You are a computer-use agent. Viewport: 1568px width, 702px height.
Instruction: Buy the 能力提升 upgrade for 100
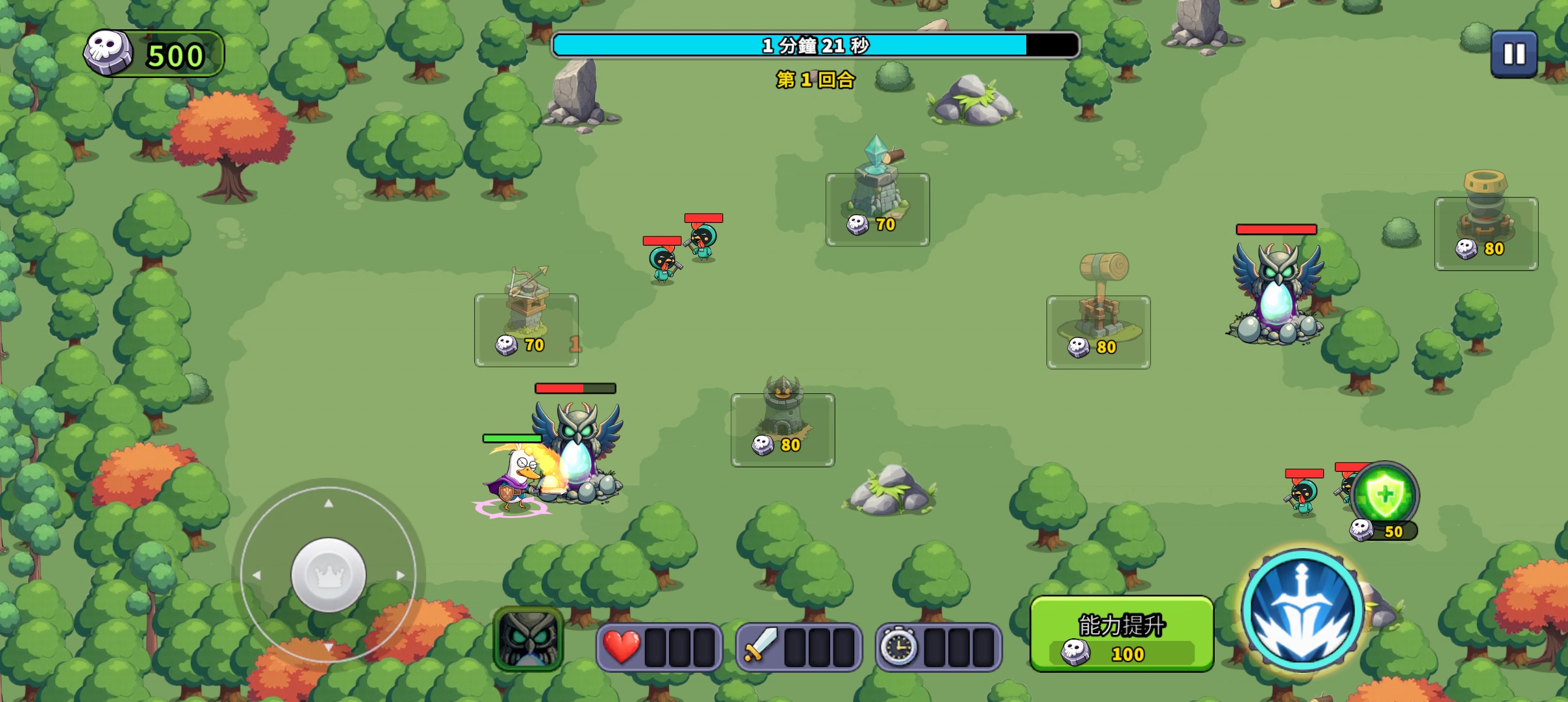(1122, 634)
